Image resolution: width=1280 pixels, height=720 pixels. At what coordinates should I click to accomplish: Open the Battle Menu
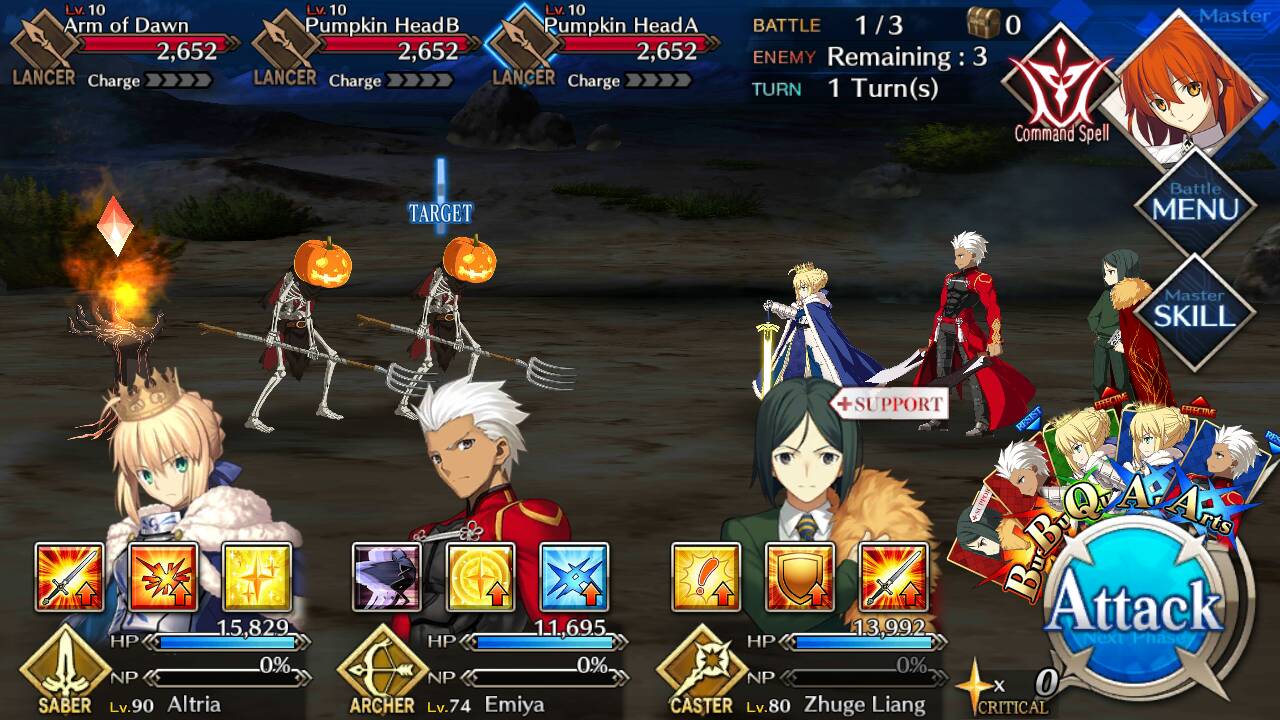[x=1195, y=203]
